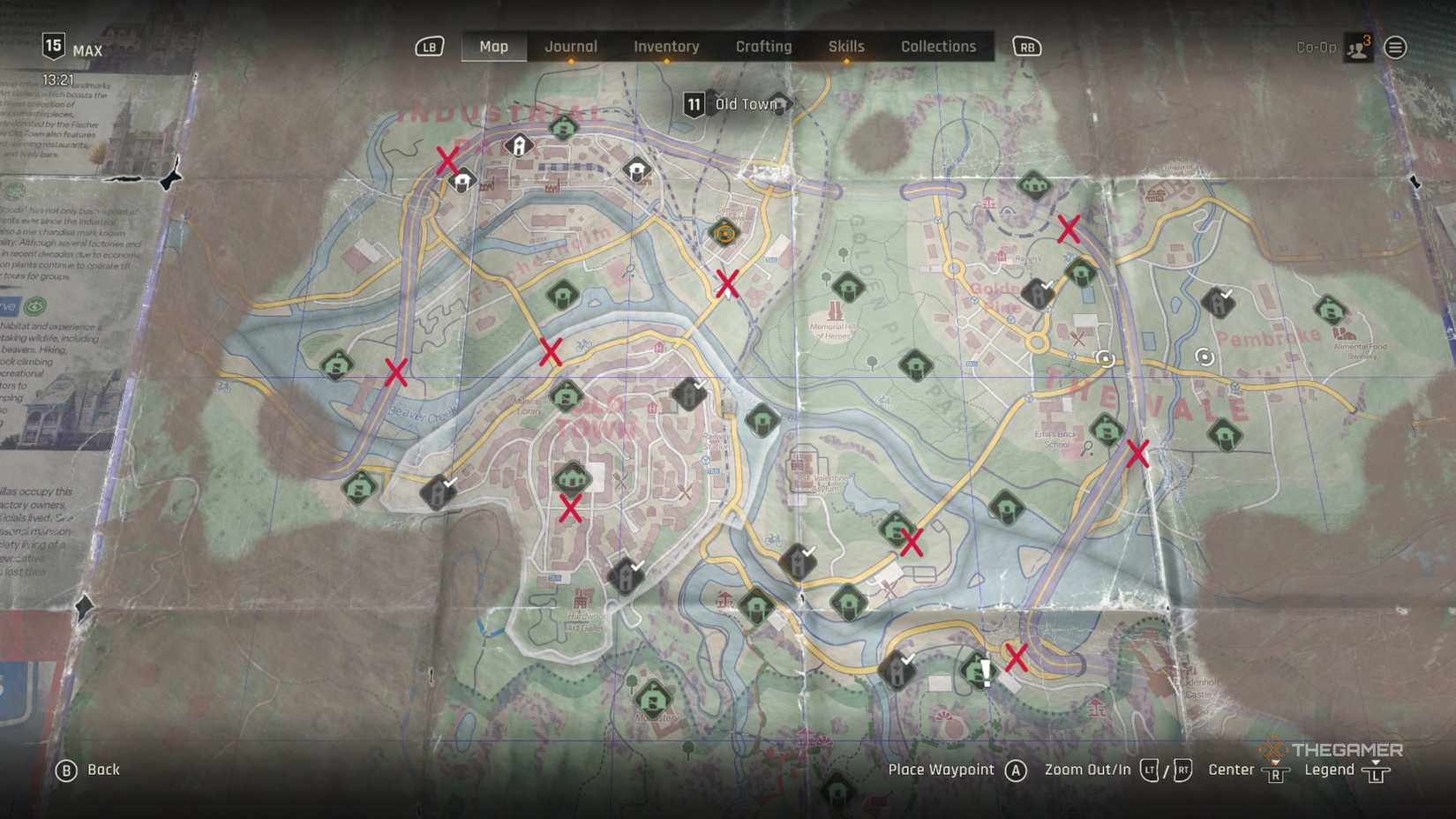Switch to the Skills tab
This screenshot has height=819, width=1456.
click(845, 46)
